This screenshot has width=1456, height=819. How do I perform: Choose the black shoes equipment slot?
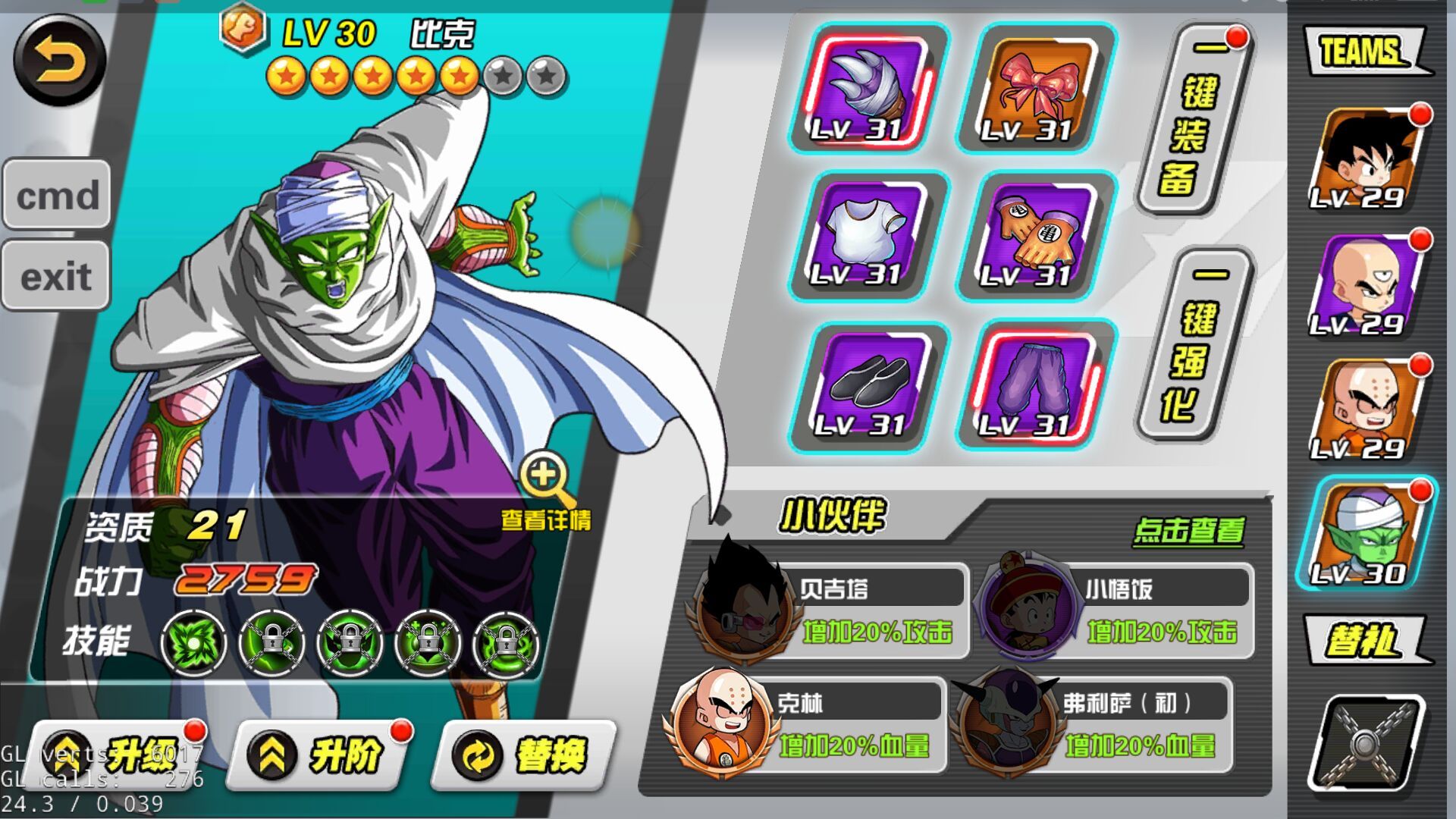tap(868, 387)
